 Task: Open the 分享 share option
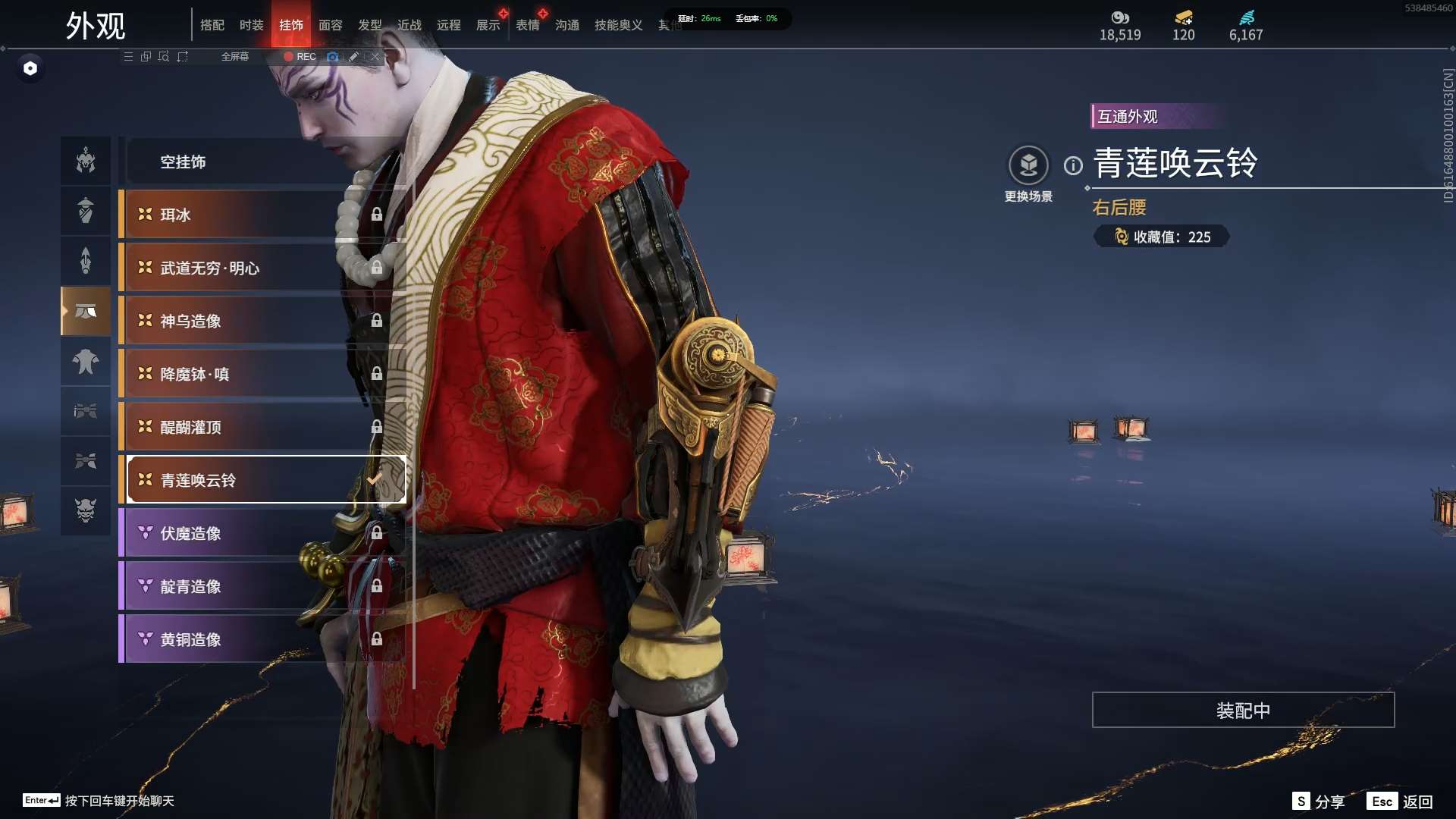[1319, 802]
